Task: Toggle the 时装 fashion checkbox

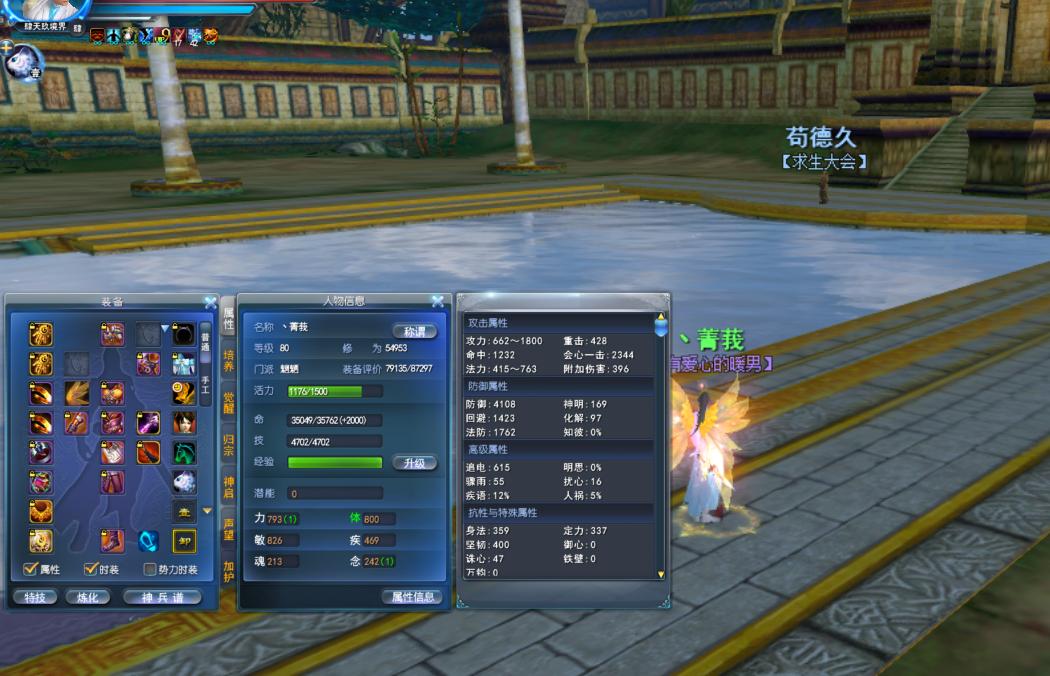Action: [91, 569]
